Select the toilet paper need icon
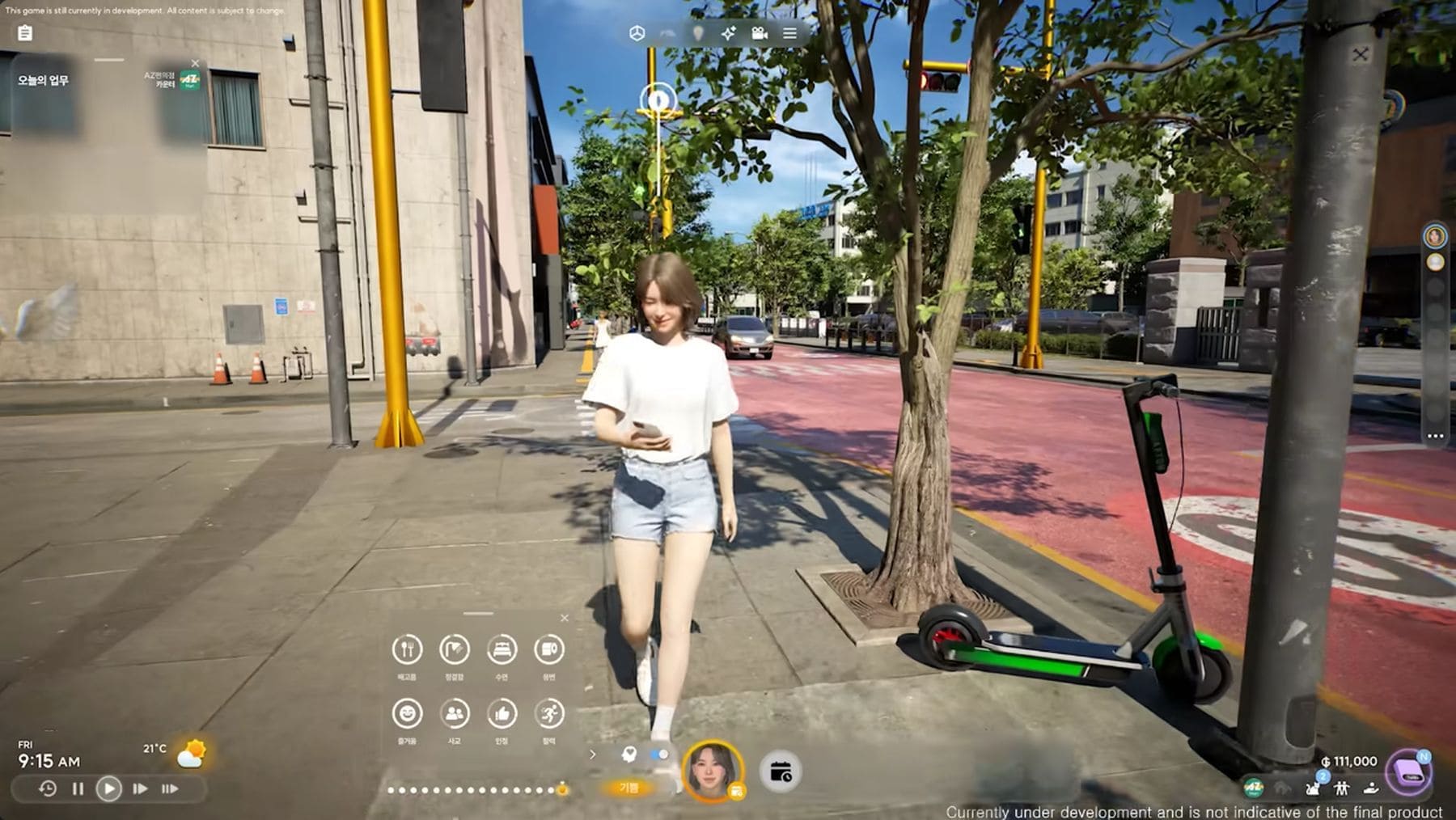 tap(549, 649)
